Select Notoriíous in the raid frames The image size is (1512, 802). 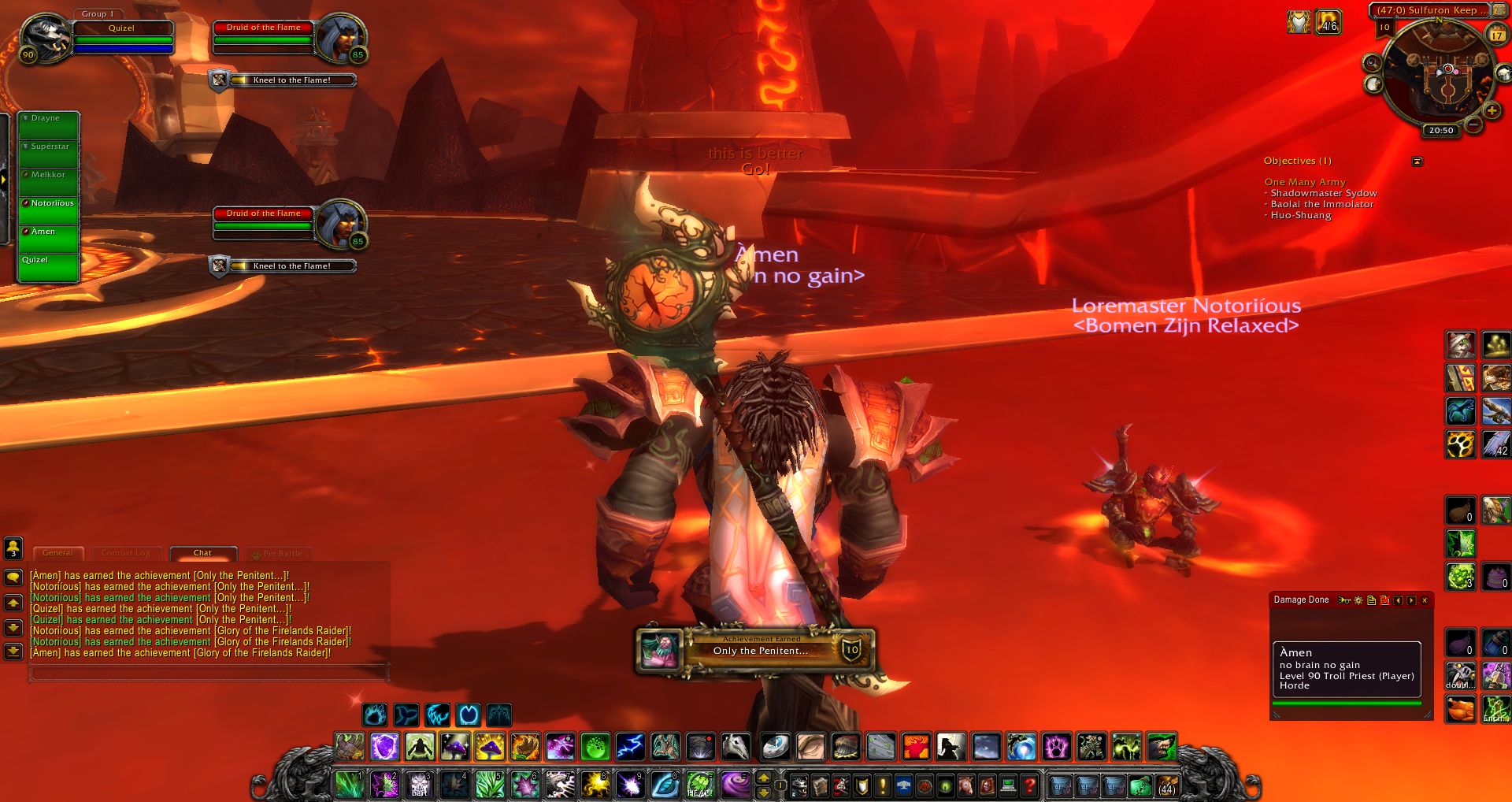tap(49, 209)
